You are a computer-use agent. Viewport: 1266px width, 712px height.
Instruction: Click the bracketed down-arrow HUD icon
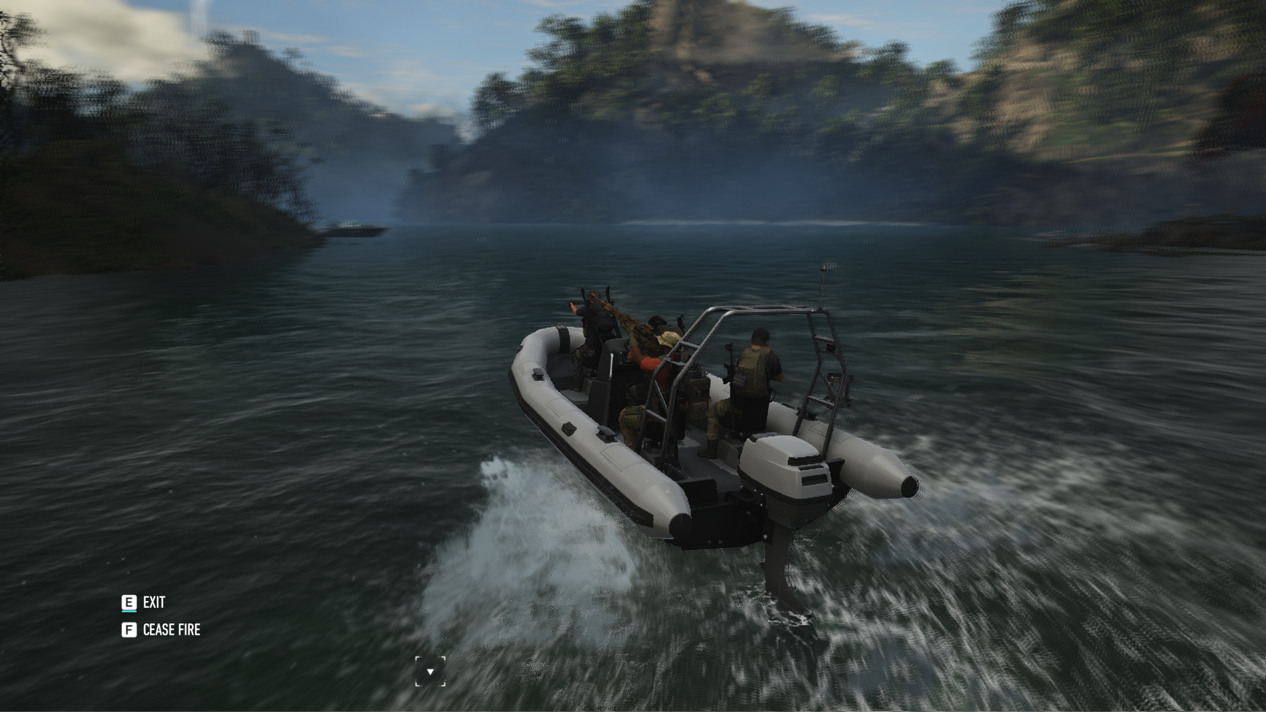pyautogui.click(x=430, y=671)
